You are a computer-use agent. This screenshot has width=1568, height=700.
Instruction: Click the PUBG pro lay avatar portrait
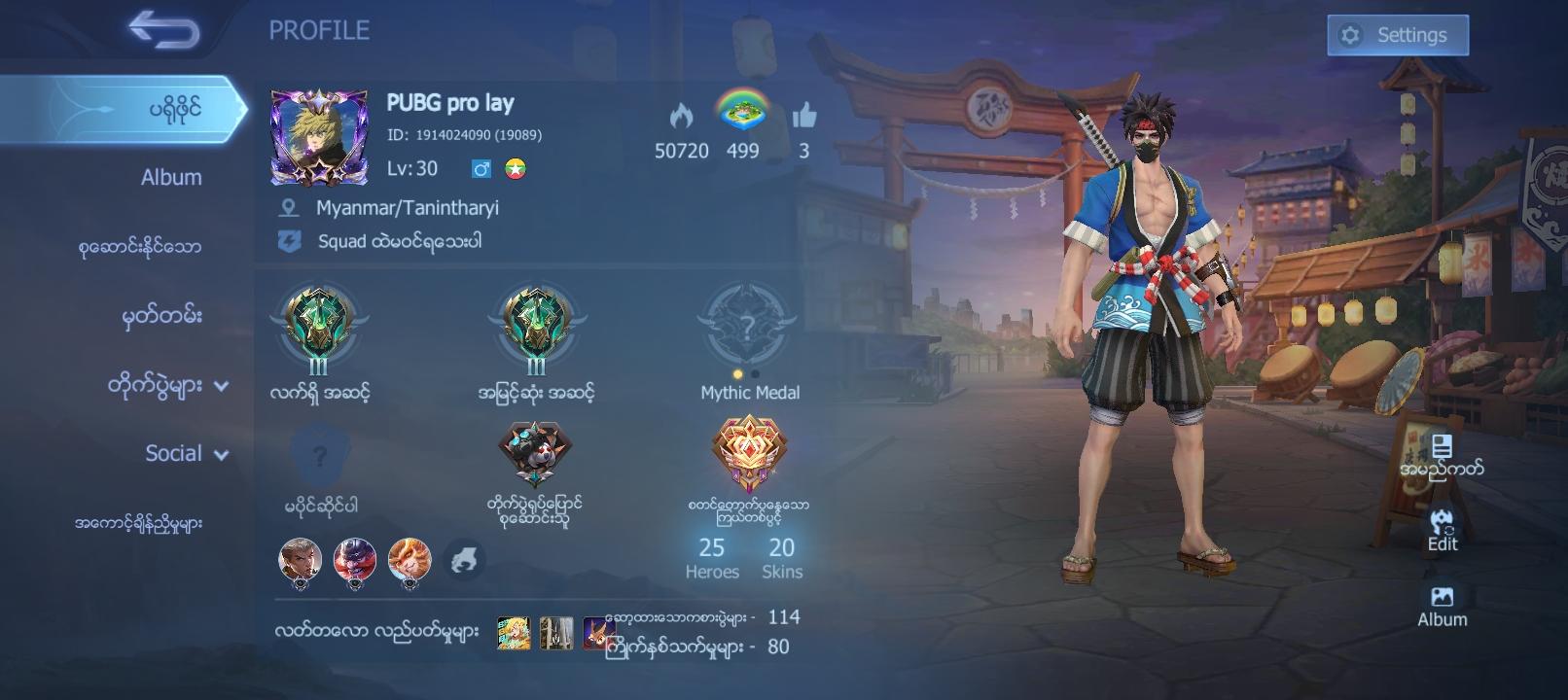[321, 136]
